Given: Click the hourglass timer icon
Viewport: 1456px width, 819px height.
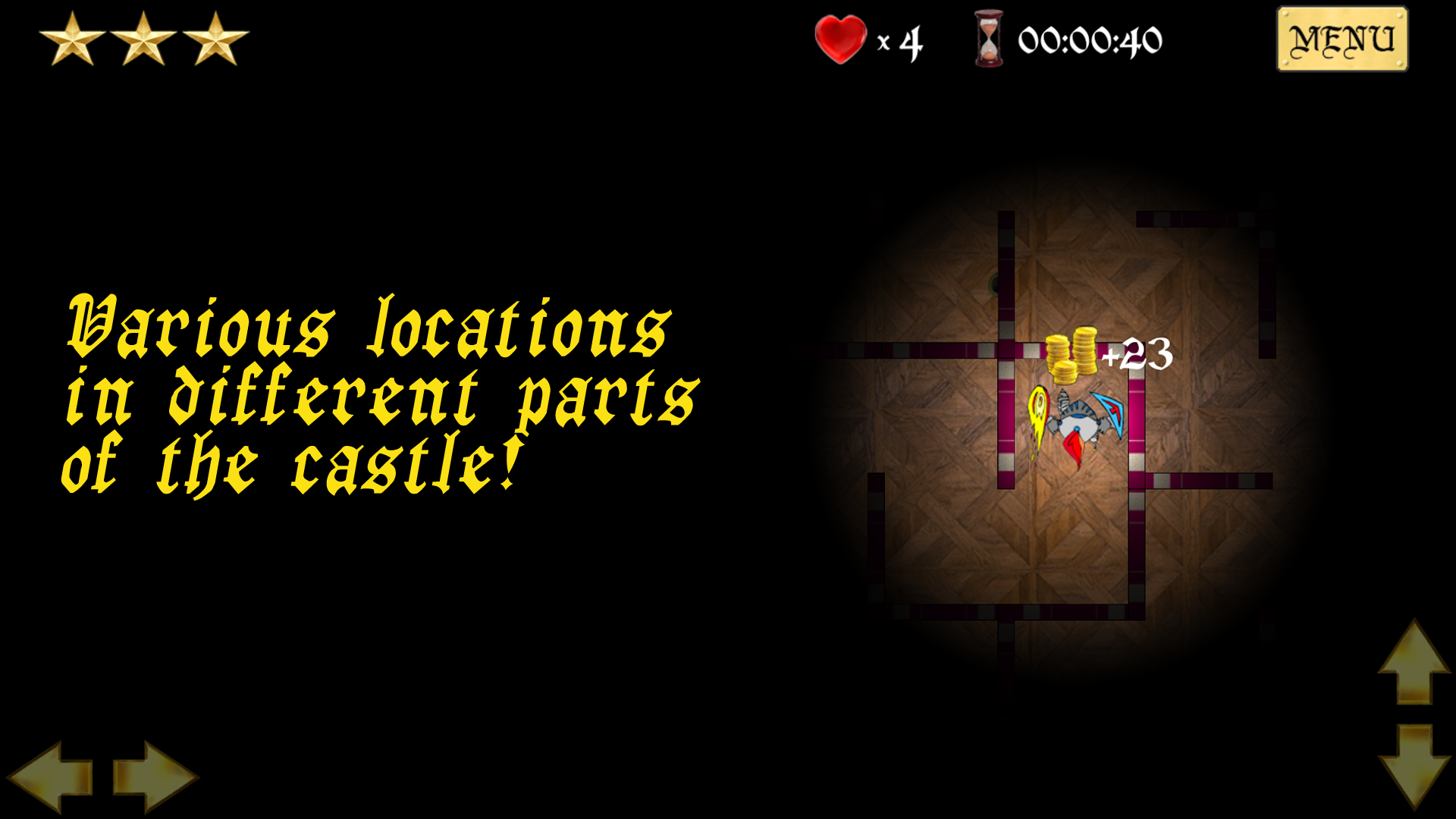Looking at the screenshot, I should pos(987,36).
